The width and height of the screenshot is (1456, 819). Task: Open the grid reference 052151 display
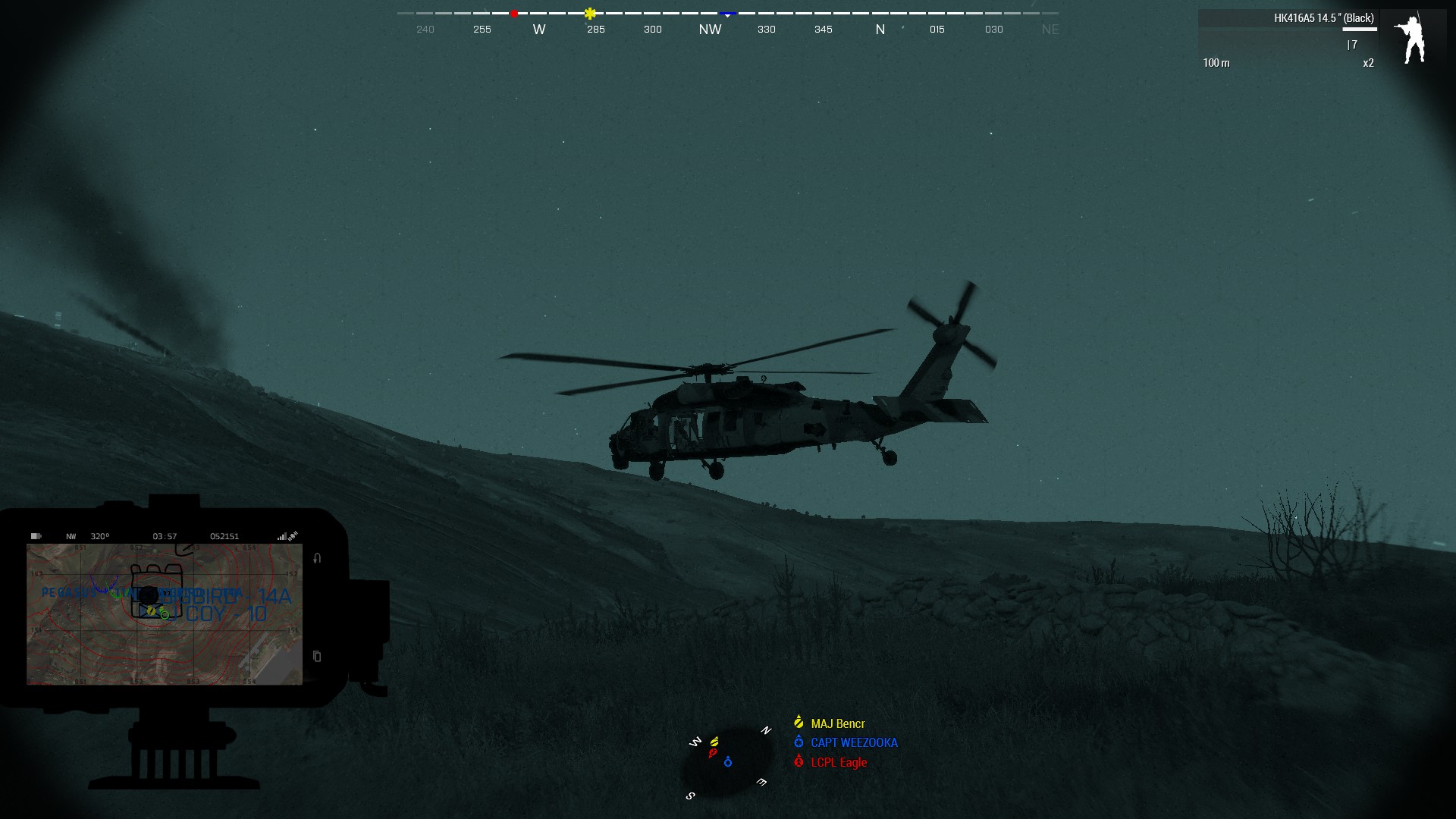224,536
